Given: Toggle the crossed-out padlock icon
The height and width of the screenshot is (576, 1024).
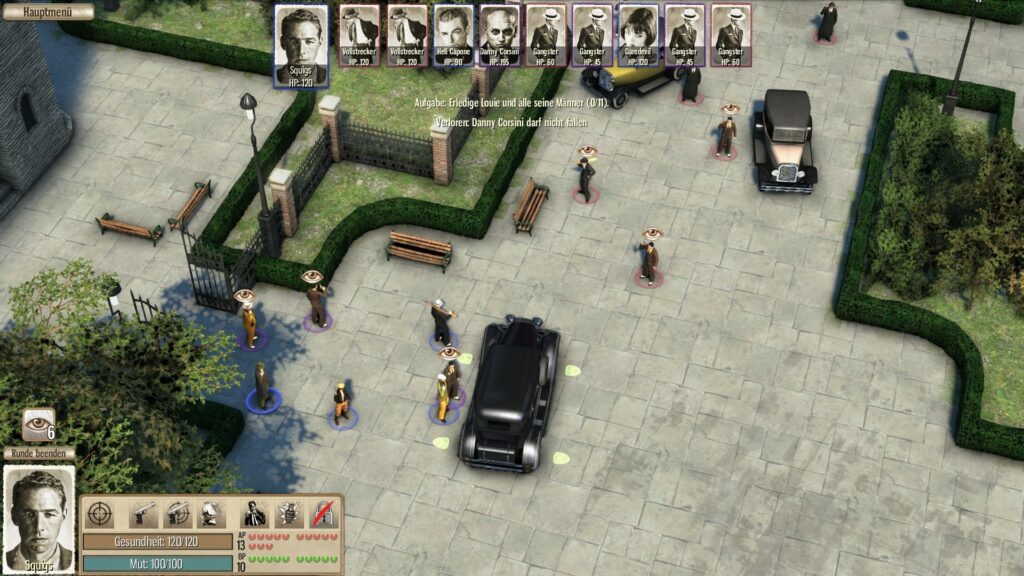Looking at the screenshot, I should point(322,513).
